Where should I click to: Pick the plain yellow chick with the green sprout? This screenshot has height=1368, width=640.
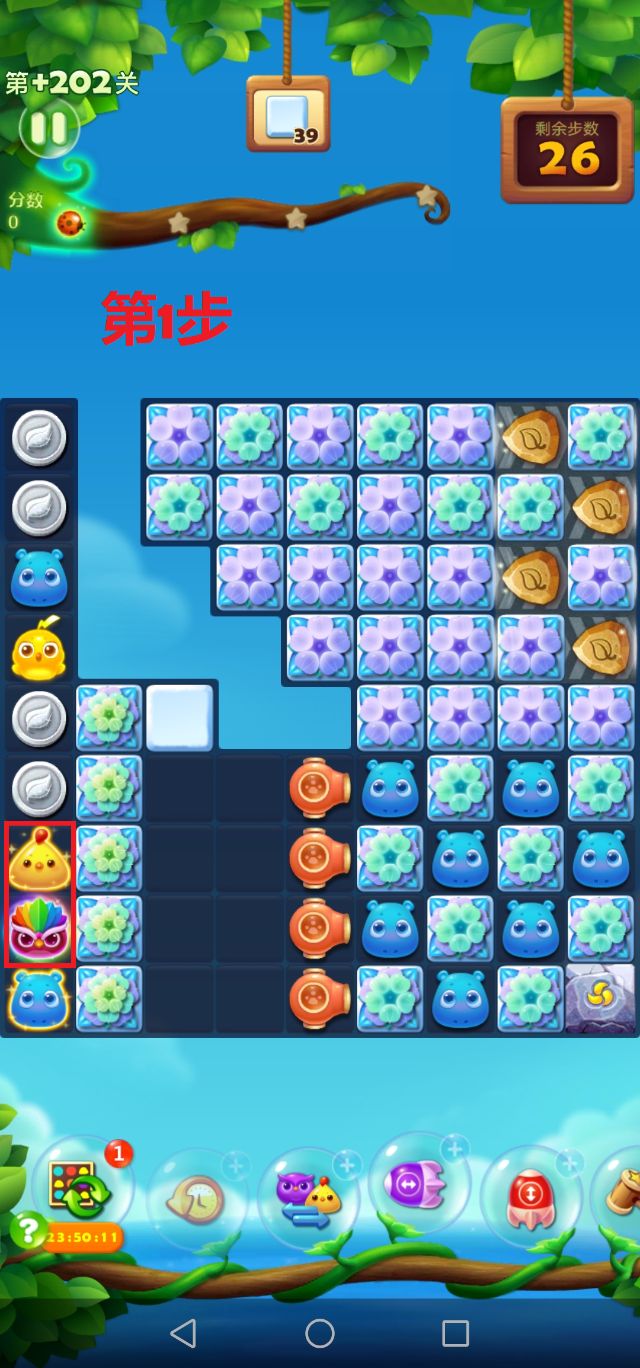[39, 650]
